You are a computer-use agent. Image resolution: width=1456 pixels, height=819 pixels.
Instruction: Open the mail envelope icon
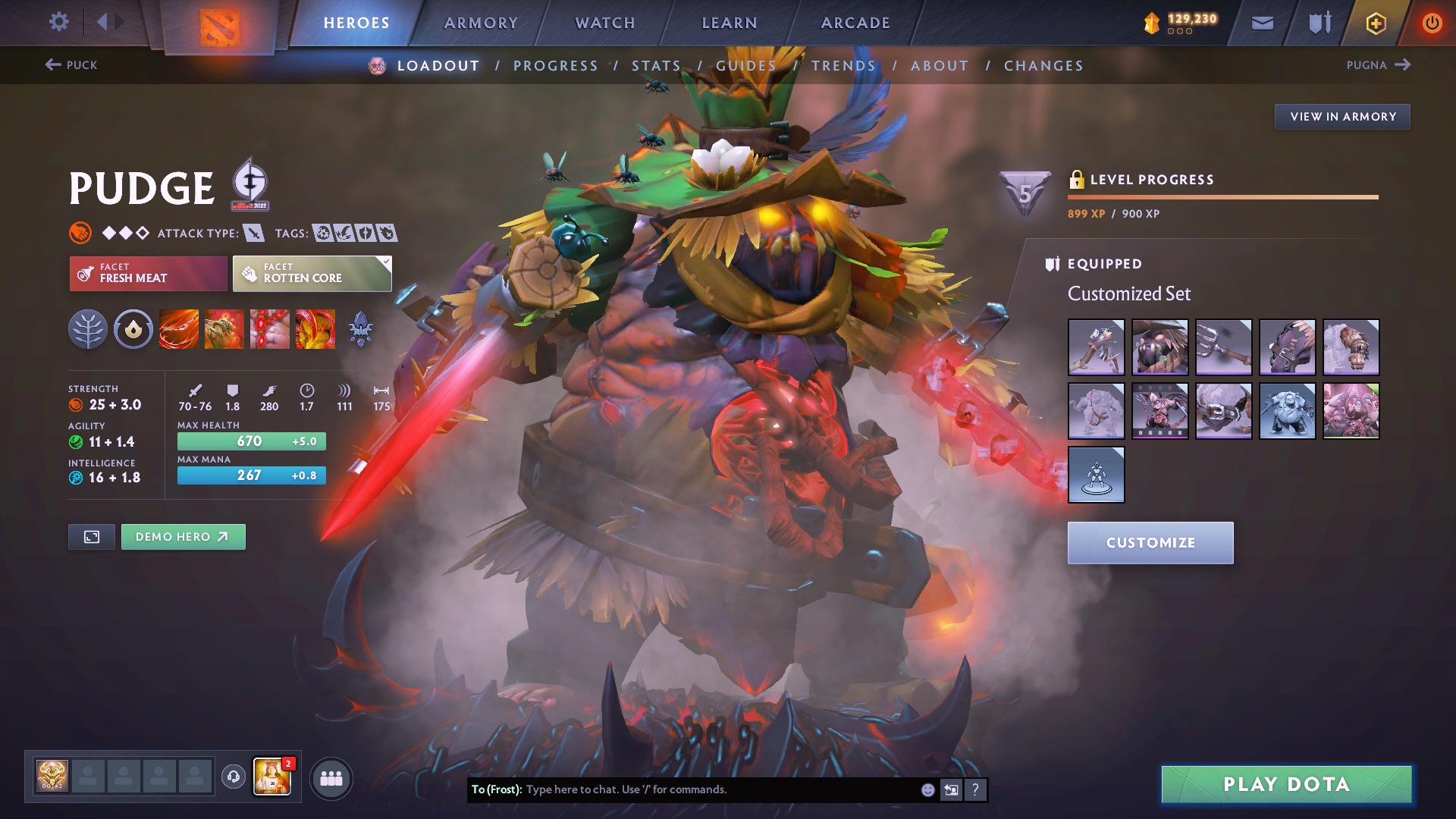tap(1262, 23)
